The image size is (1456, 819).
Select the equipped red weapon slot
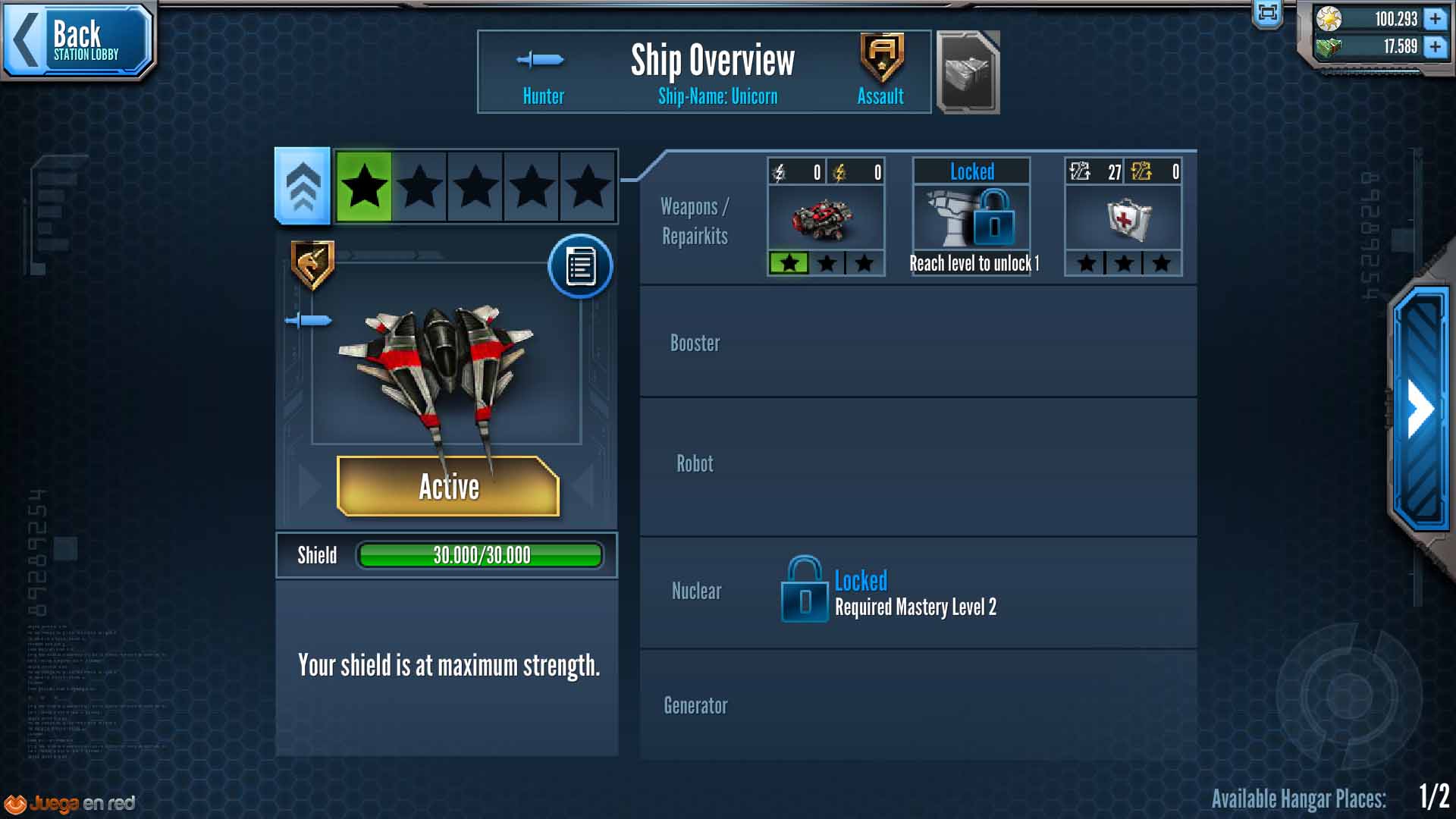point(826,218)
